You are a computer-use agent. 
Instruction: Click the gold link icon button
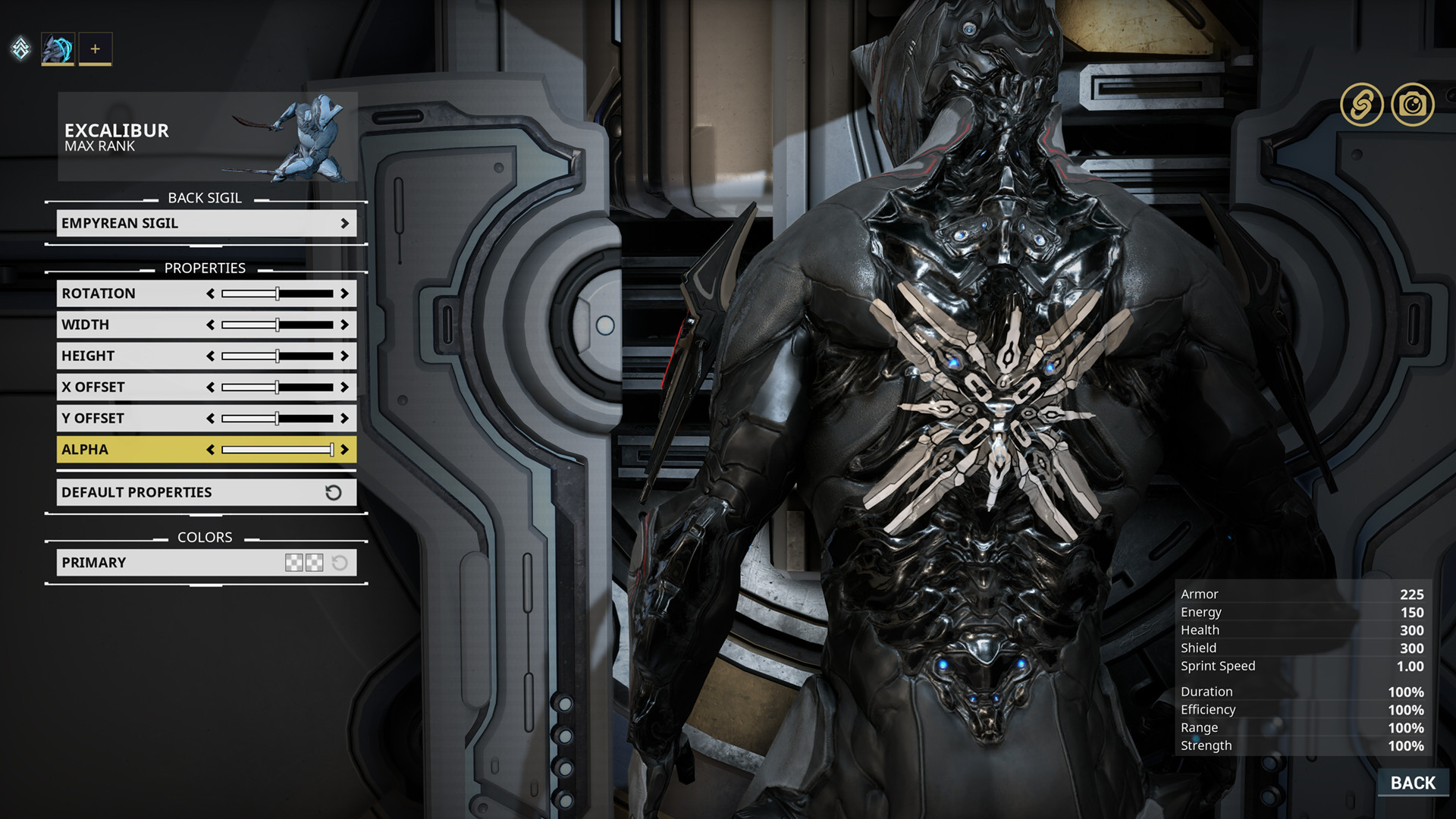tap(1361, 105)
